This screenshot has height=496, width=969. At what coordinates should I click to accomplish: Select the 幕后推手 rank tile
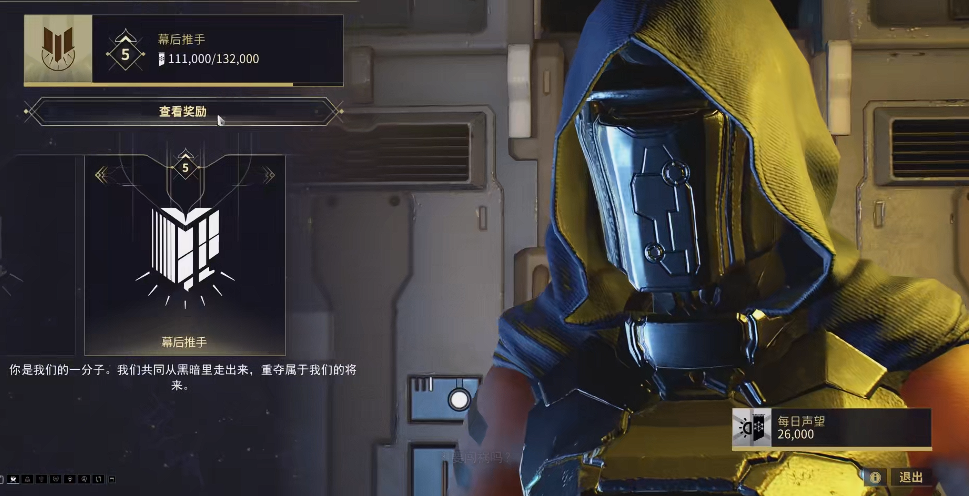[x=185, y=255]
